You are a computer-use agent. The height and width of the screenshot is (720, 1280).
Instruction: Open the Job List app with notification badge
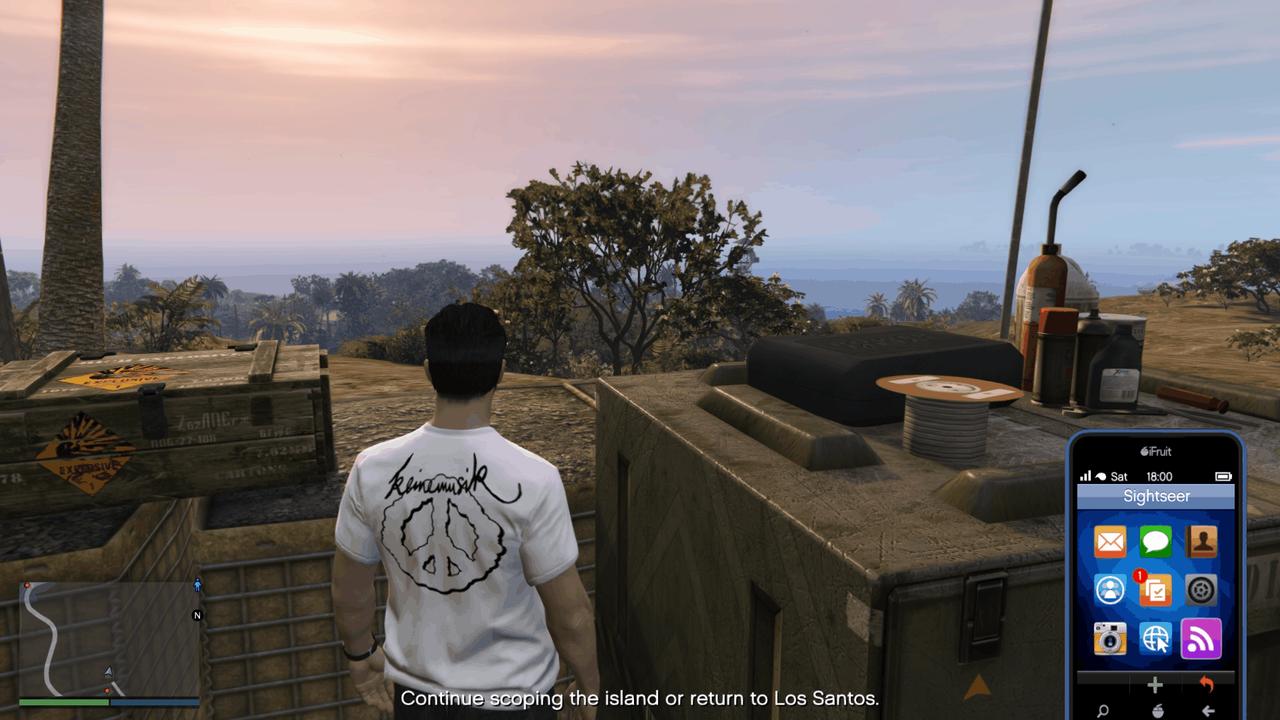[1156, 589]
